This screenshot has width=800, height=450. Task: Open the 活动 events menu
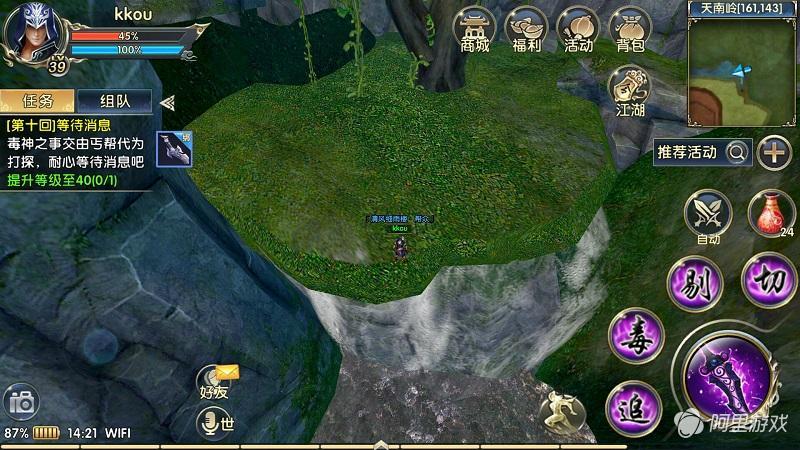click(578, 28)
